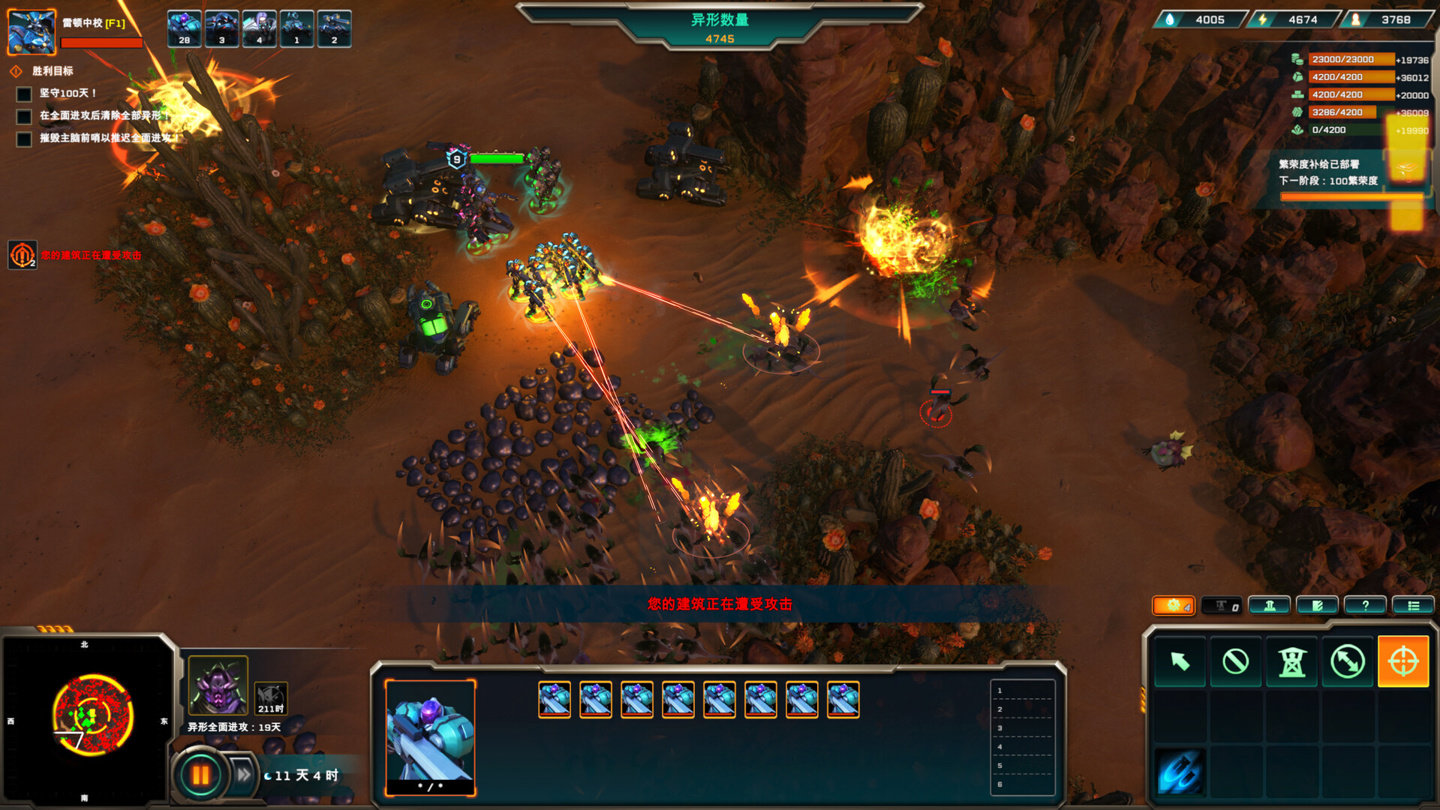Select the large selected sniper unit portrait
This screenshot has height=810, width=1440.
point(430,735)
